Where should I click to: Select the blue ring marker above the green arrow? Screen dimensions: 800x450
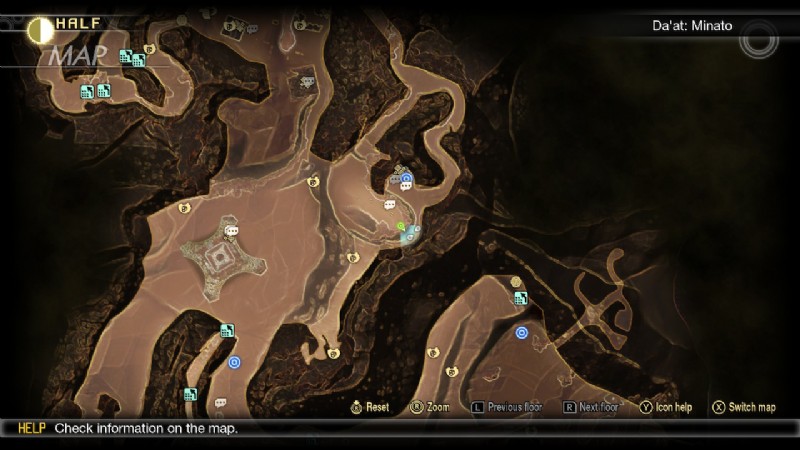(407, 178)
